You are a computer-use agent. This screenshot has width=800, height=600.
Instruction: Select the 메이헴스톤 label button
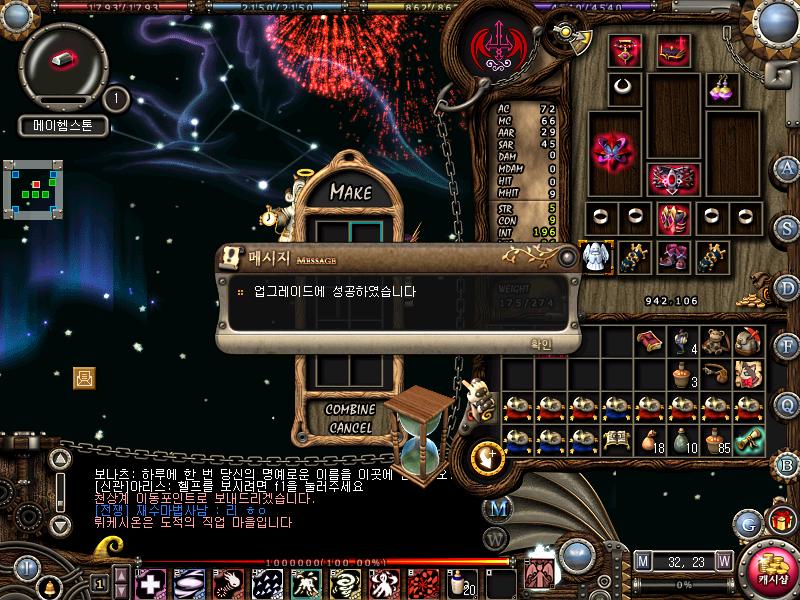(62, 127)
